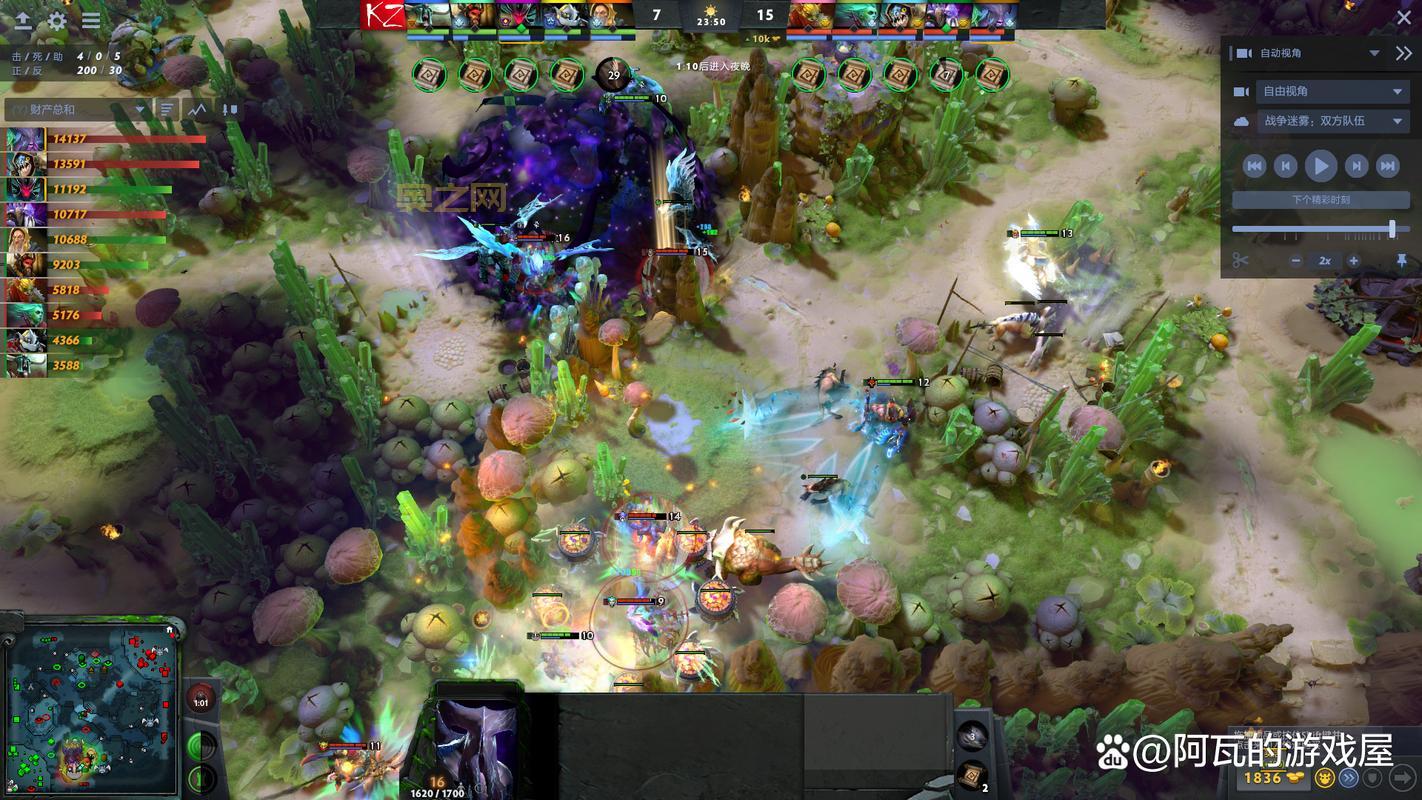Click the graph icon on the 财产总和 panel
1422x800 pixels.
(198, 110)
